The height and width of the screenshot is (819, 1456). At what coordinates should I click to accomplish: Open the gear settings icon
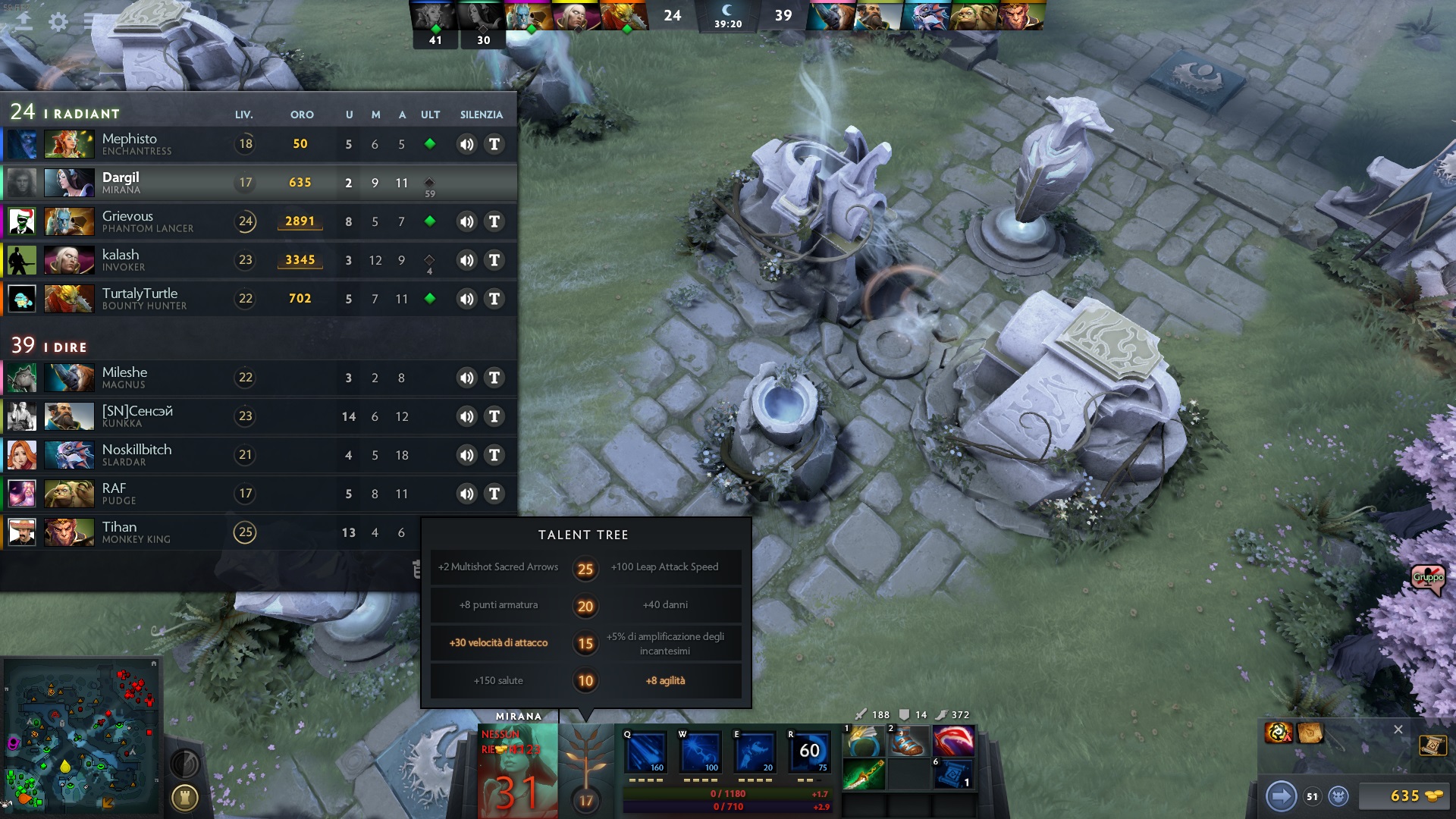coord(58,22)
